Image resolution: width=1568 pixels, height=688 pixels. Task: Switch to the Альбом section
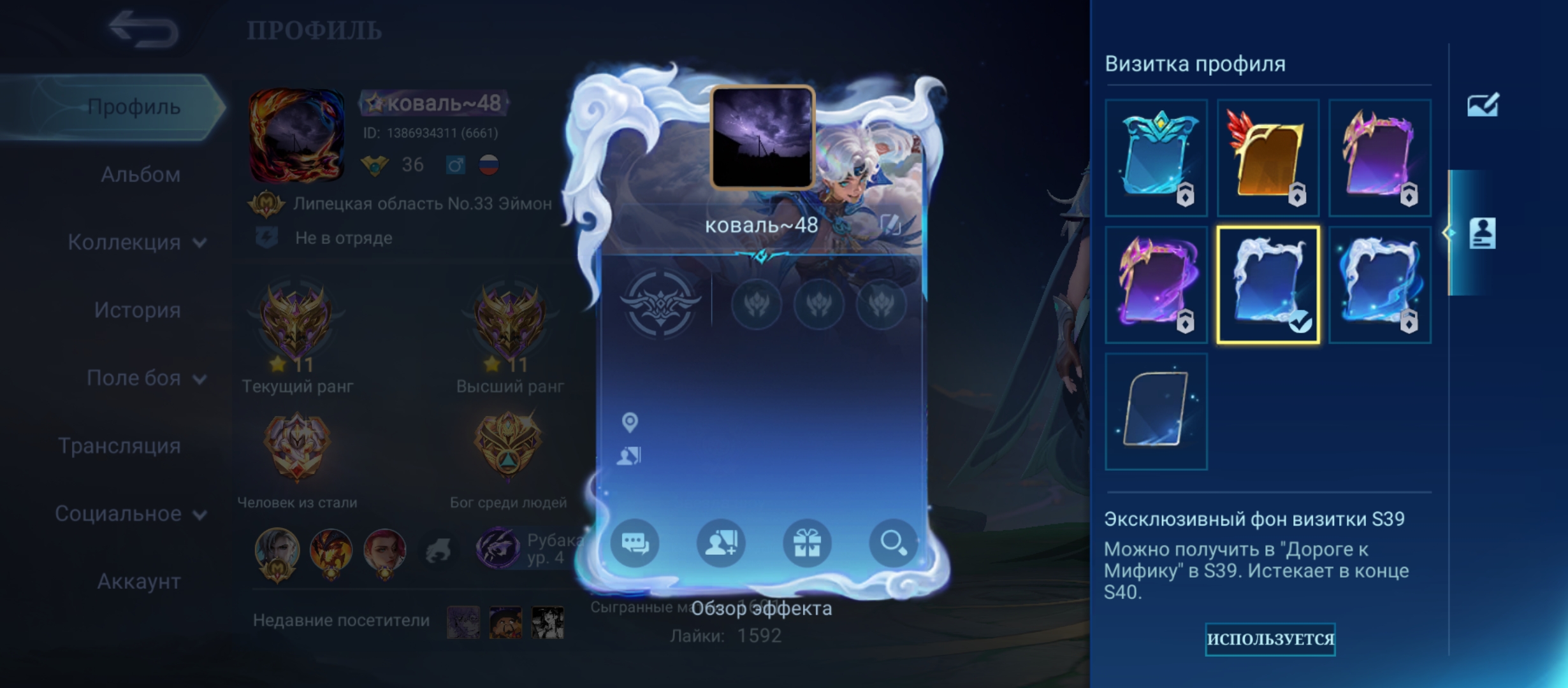[140, 175]
